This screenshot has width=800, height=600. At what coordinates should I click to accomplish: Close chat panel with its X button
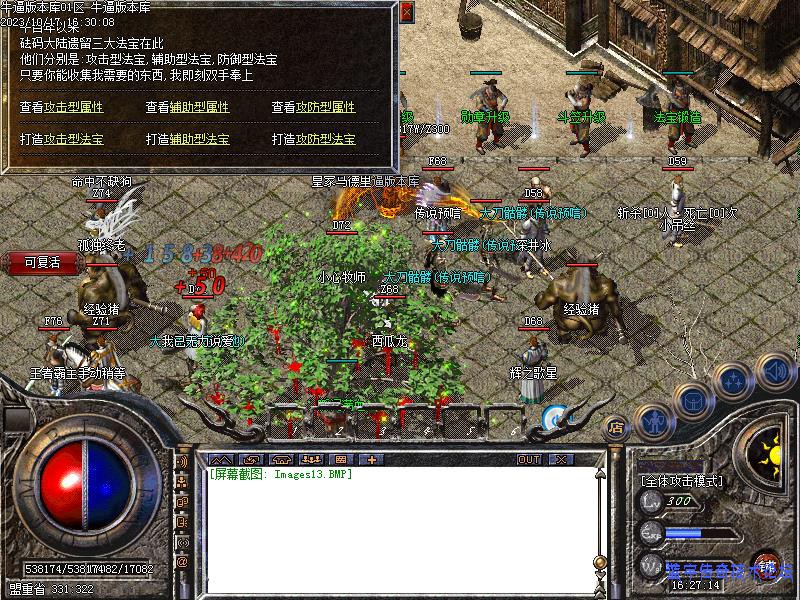pyautogui.click(x=563, y=459)
